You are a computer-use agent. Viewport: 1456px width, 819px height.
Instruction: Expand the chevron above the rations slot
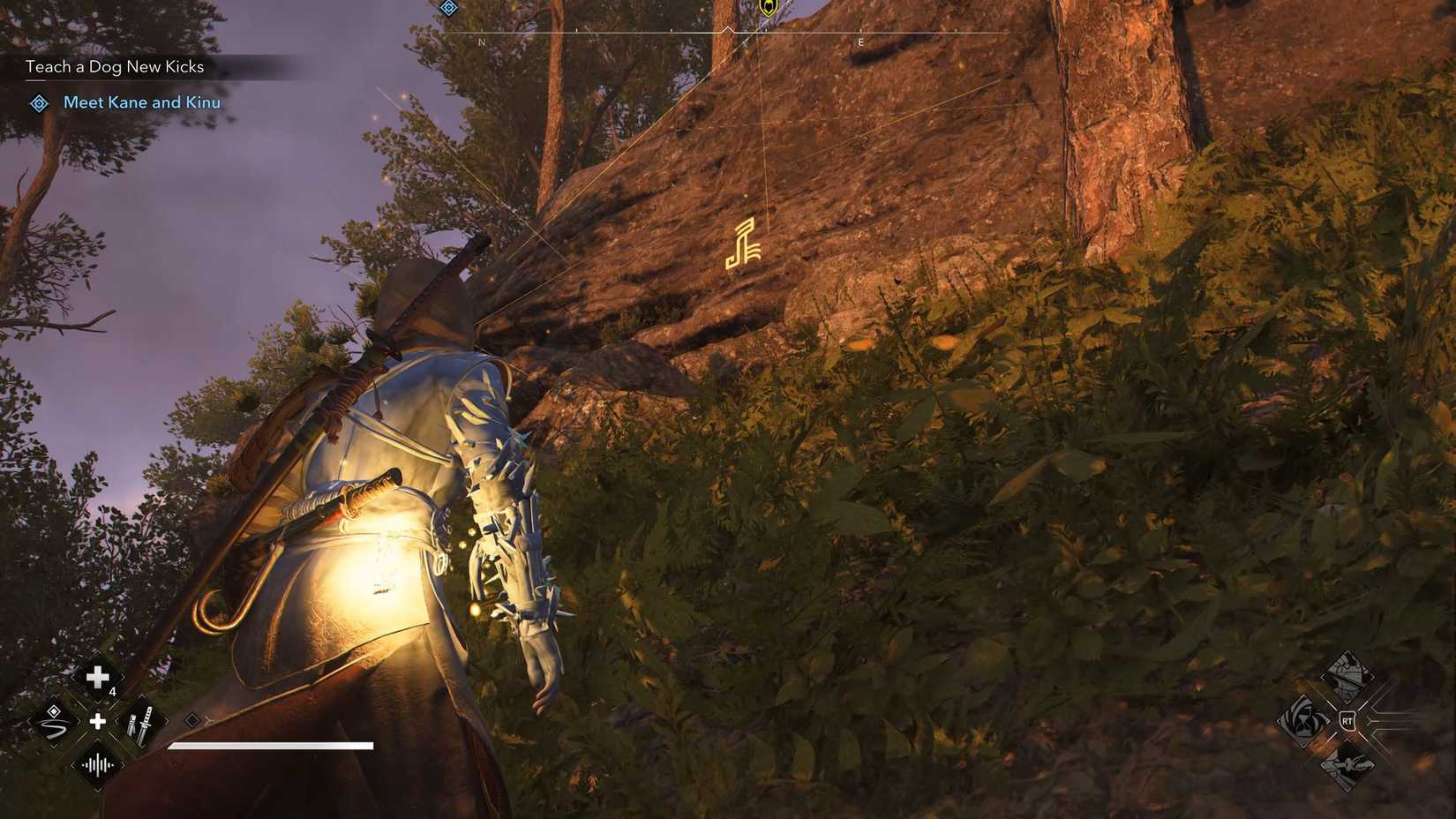click(x=97, y=650)
